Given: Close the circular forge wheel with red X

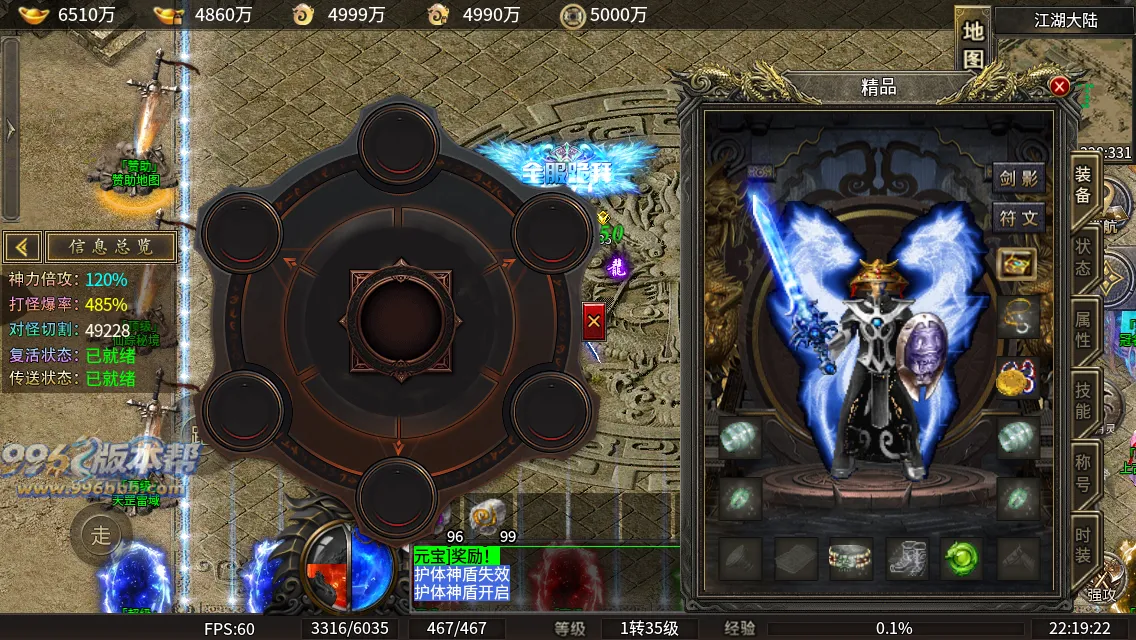Looking at the screenshot, I should (x=594, y=321).
